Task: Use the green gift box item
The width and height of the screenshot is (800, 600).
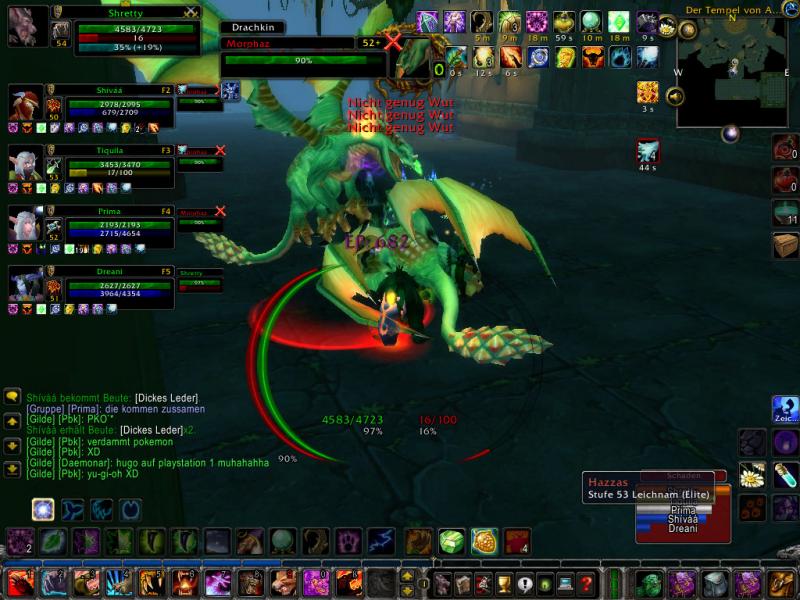Action: coord(451,542)
